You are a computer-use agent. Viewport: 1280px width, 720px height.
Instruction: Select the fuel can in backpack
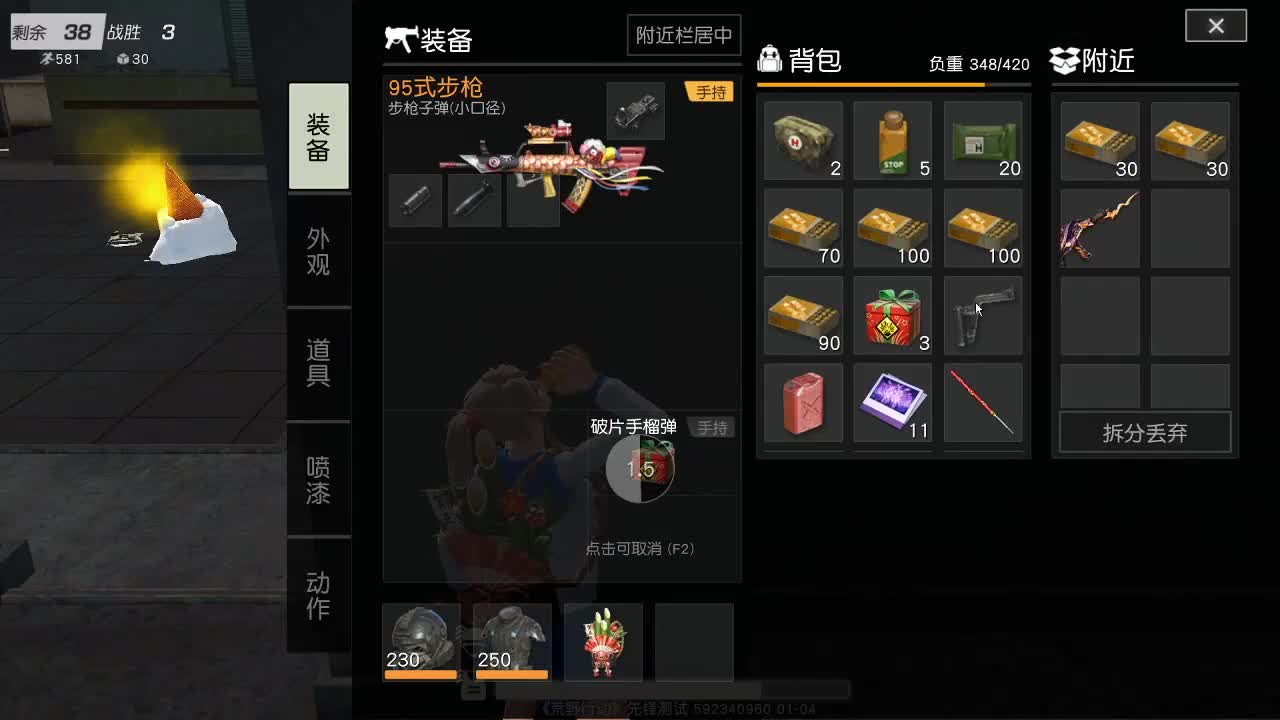803,403
